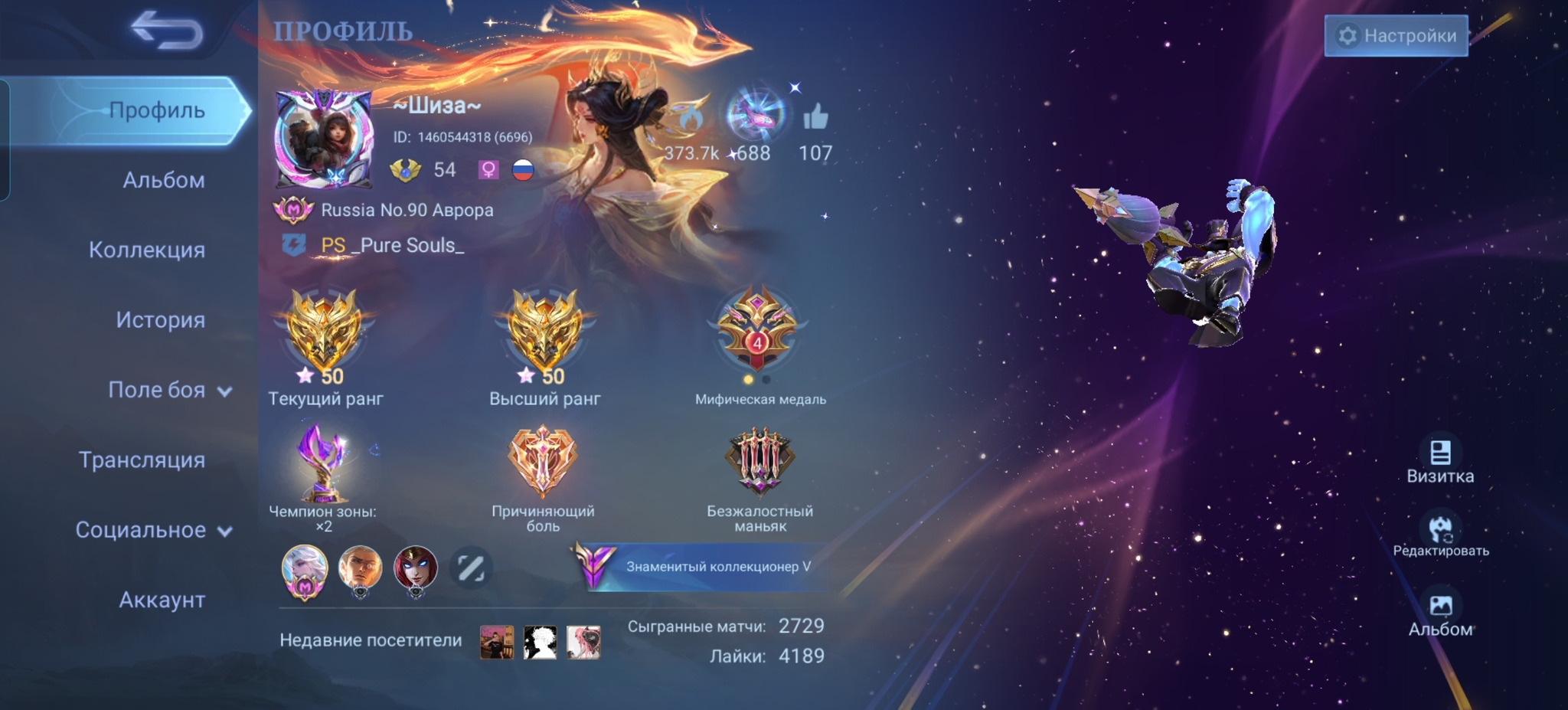
Task: Click the favorite heroes edit icon
Action: (x=470, y=568)
